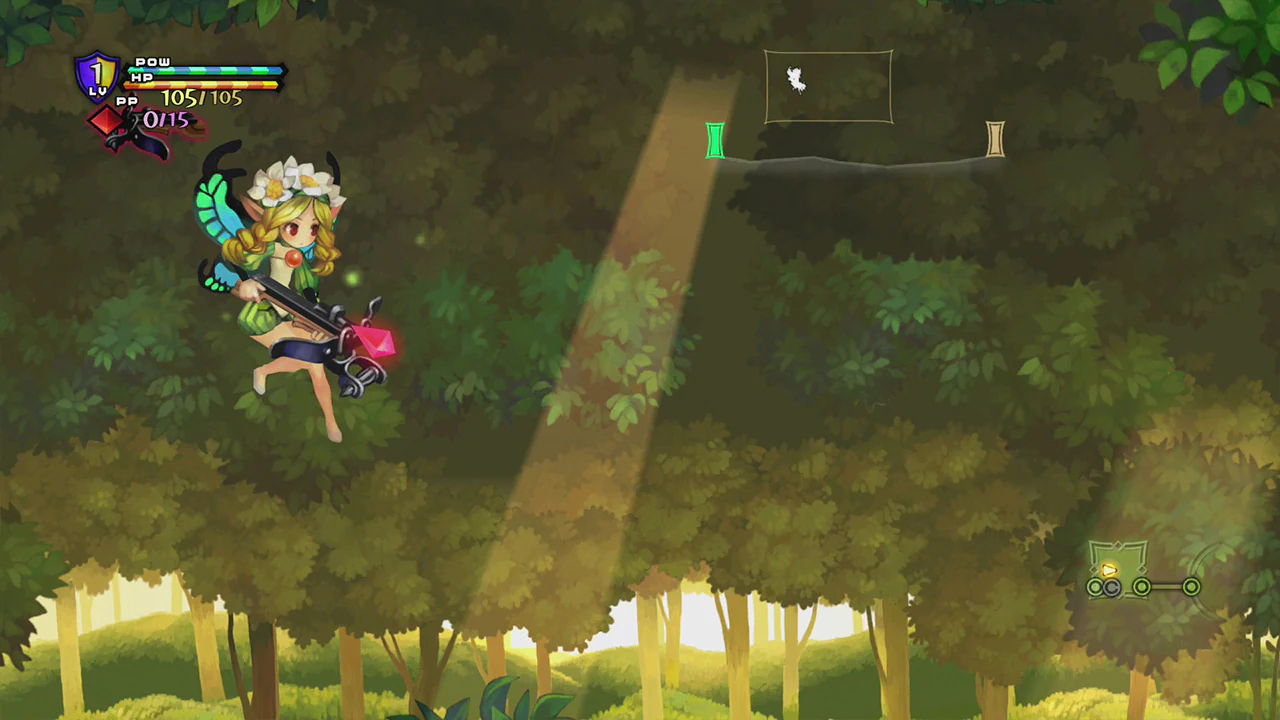Image resolution: width=1280 pixels, height=720 pixels.
Task: Click the PP label under the HP bar
Action: point(127,101)
